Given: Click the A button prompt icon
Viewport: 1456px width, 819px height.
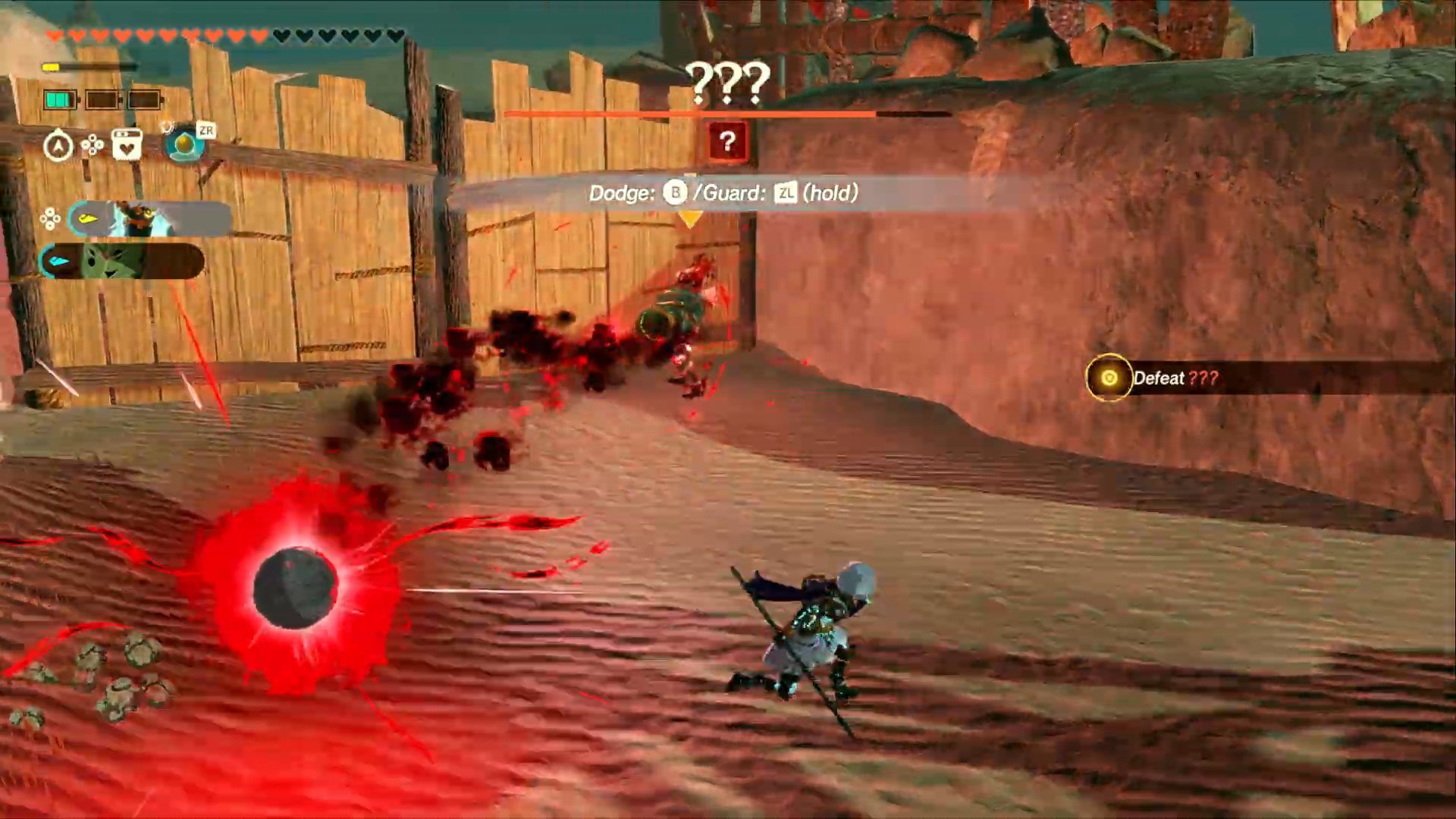Looking at the screenshot, I should [59, 146].
